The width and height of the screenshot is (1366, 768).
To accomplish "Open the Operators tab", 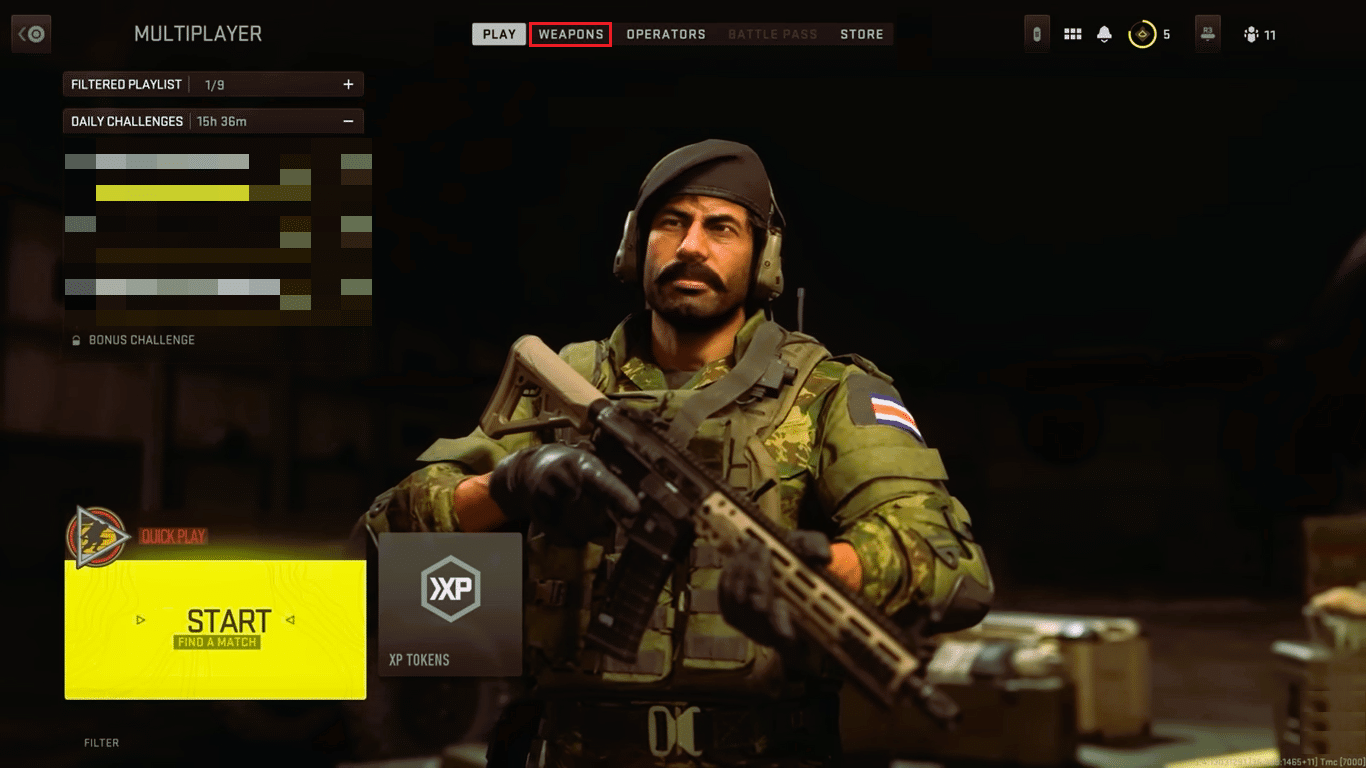I will (x=666, y=33).
